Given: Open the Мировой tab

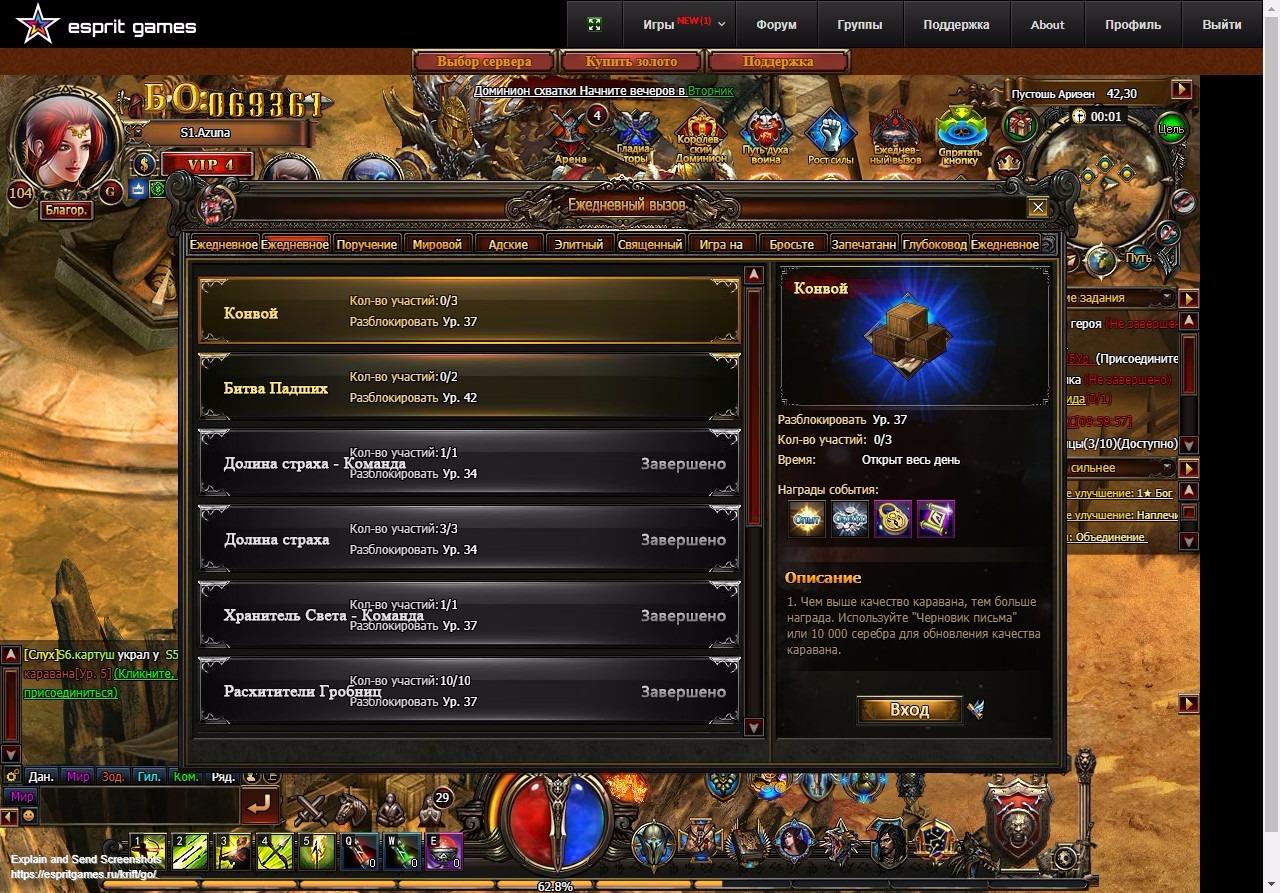Looking at the screenshot, I should tap(437, 244).
